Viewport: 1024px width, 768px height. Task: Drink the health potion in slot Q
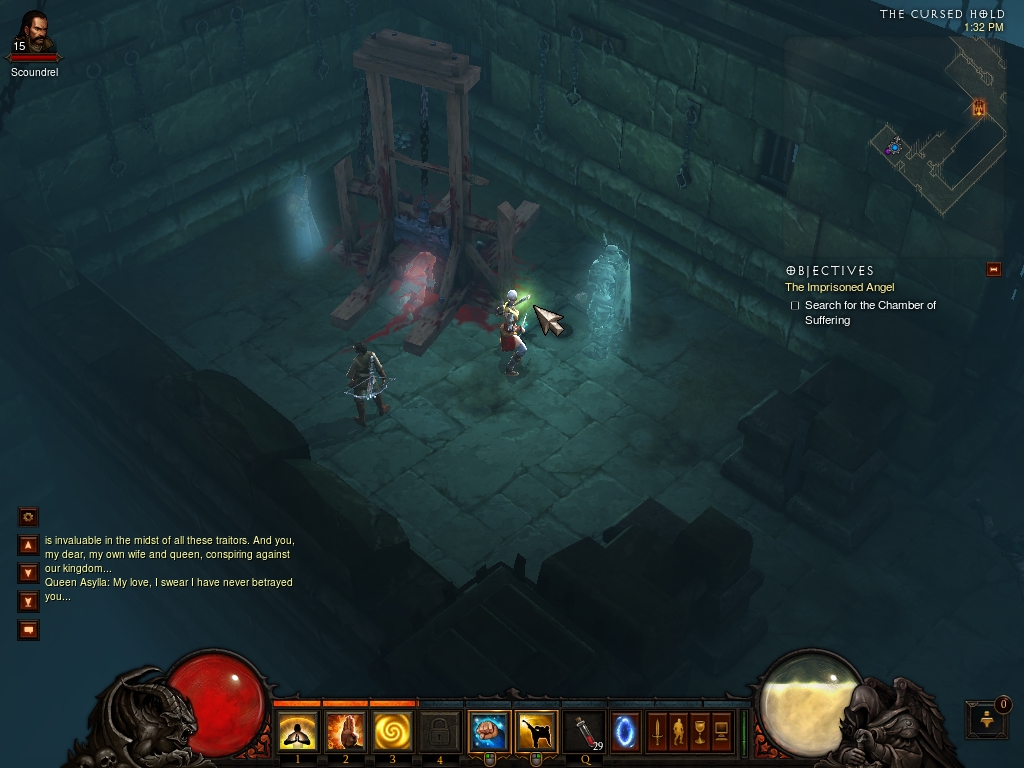pos(585,732)
